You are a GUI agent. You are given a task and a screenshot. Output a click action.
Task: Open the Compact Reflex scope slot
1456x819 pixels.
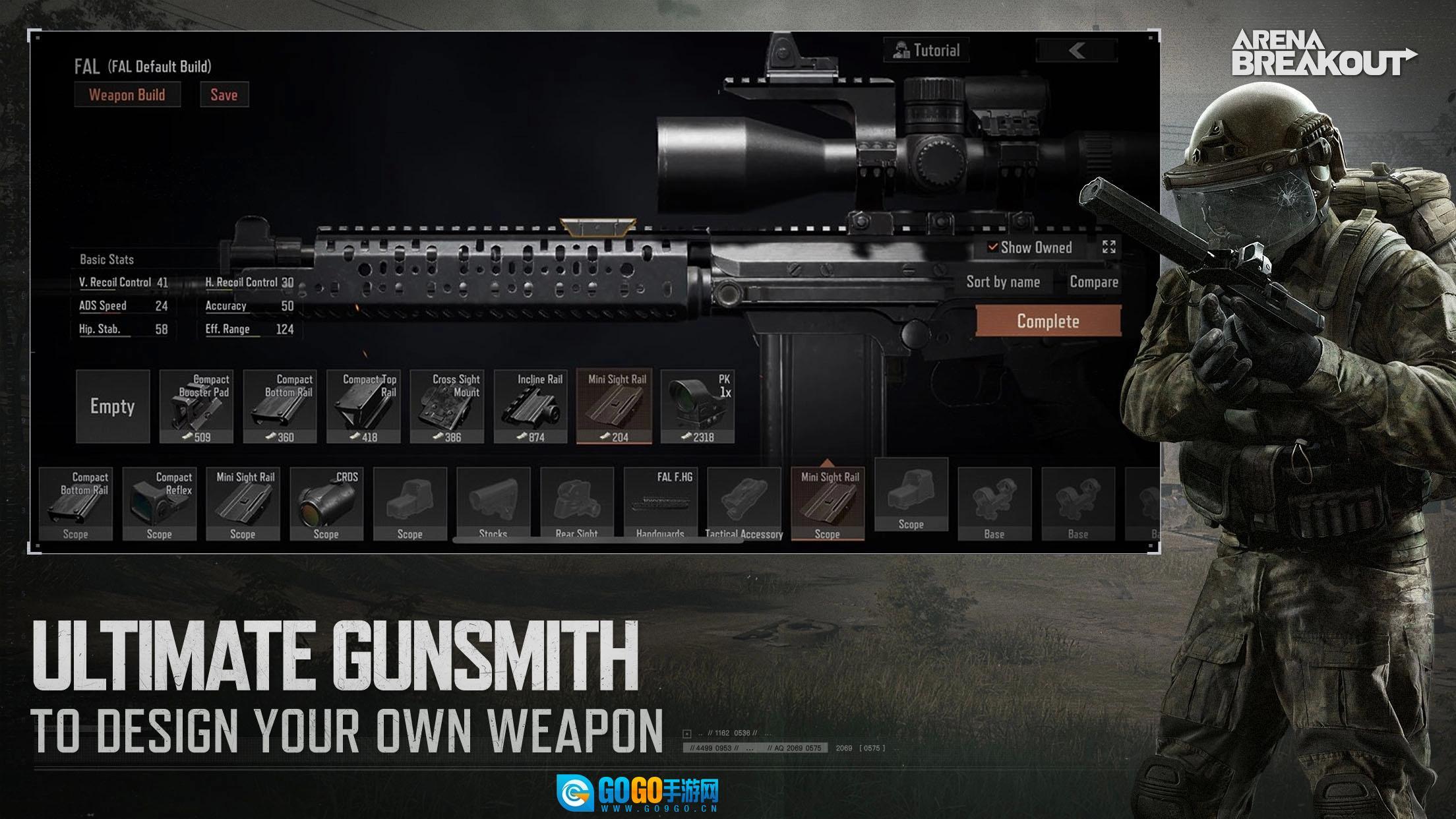(x=160, y=504)
